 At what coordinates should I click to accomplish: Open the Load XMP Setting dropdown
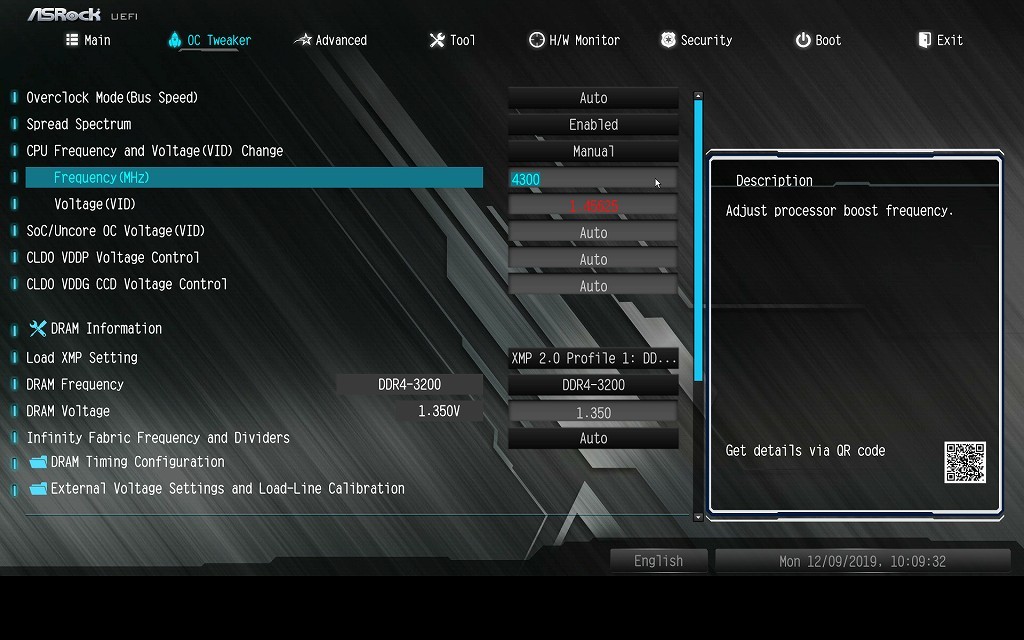(593, 358)
